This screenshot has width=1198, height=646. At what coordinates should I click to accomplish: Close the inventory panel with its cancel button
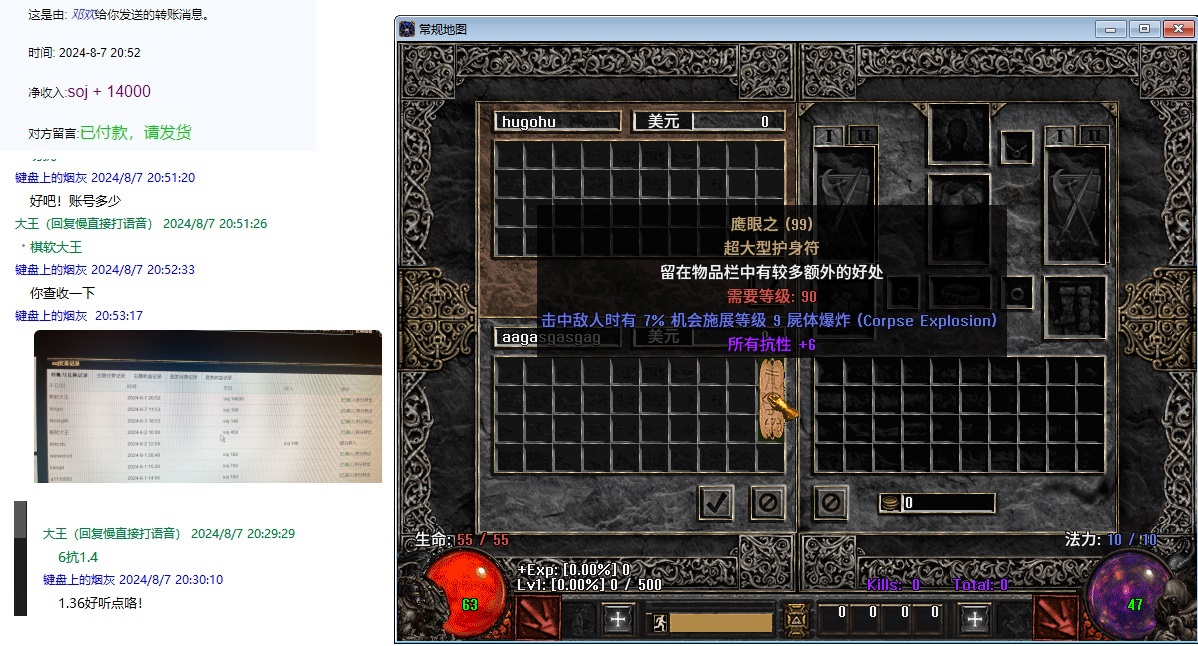click(830, 502)
